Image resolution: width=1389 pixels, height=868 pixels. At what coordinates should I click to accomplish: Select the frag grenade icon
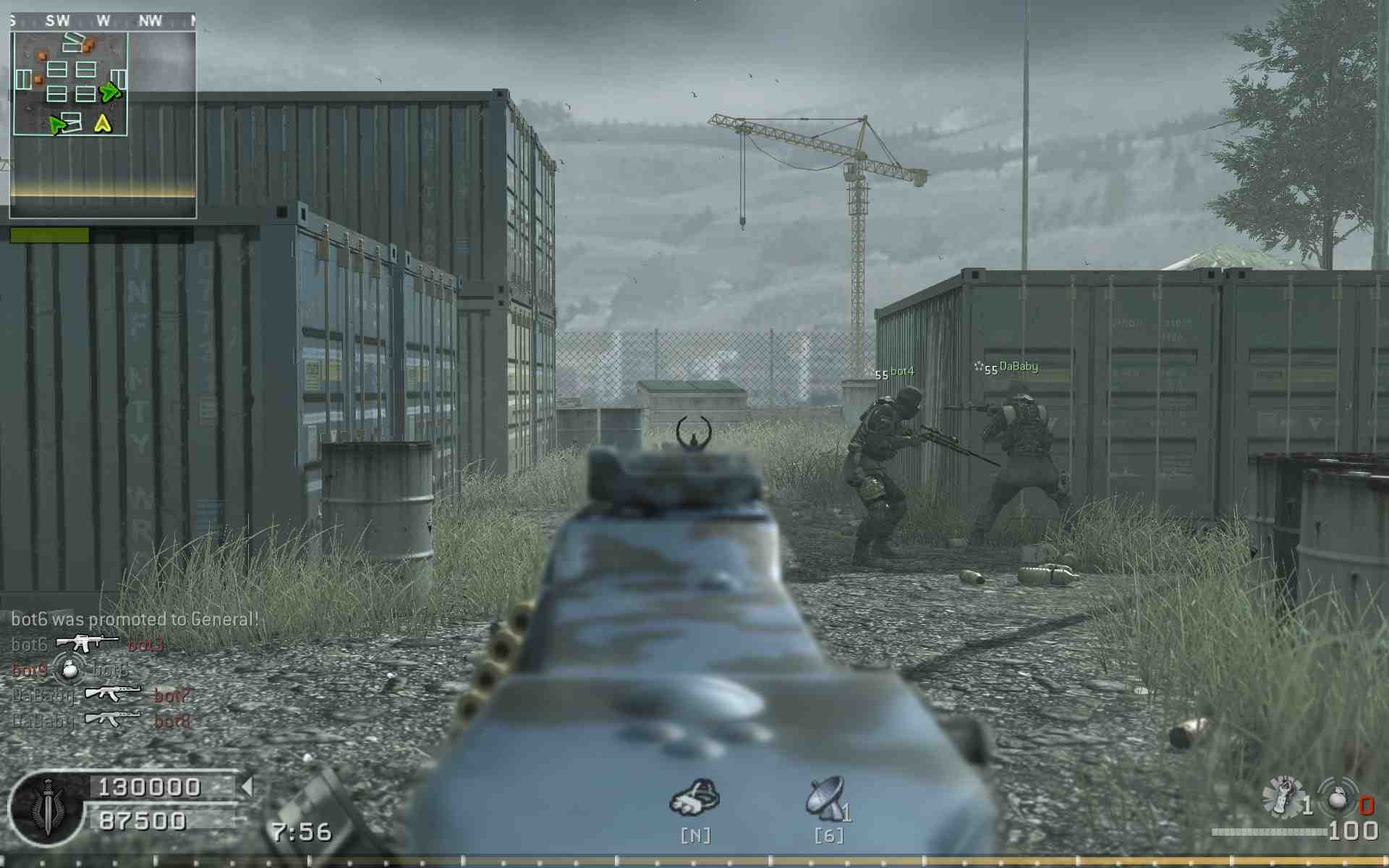pos(1338,796)
